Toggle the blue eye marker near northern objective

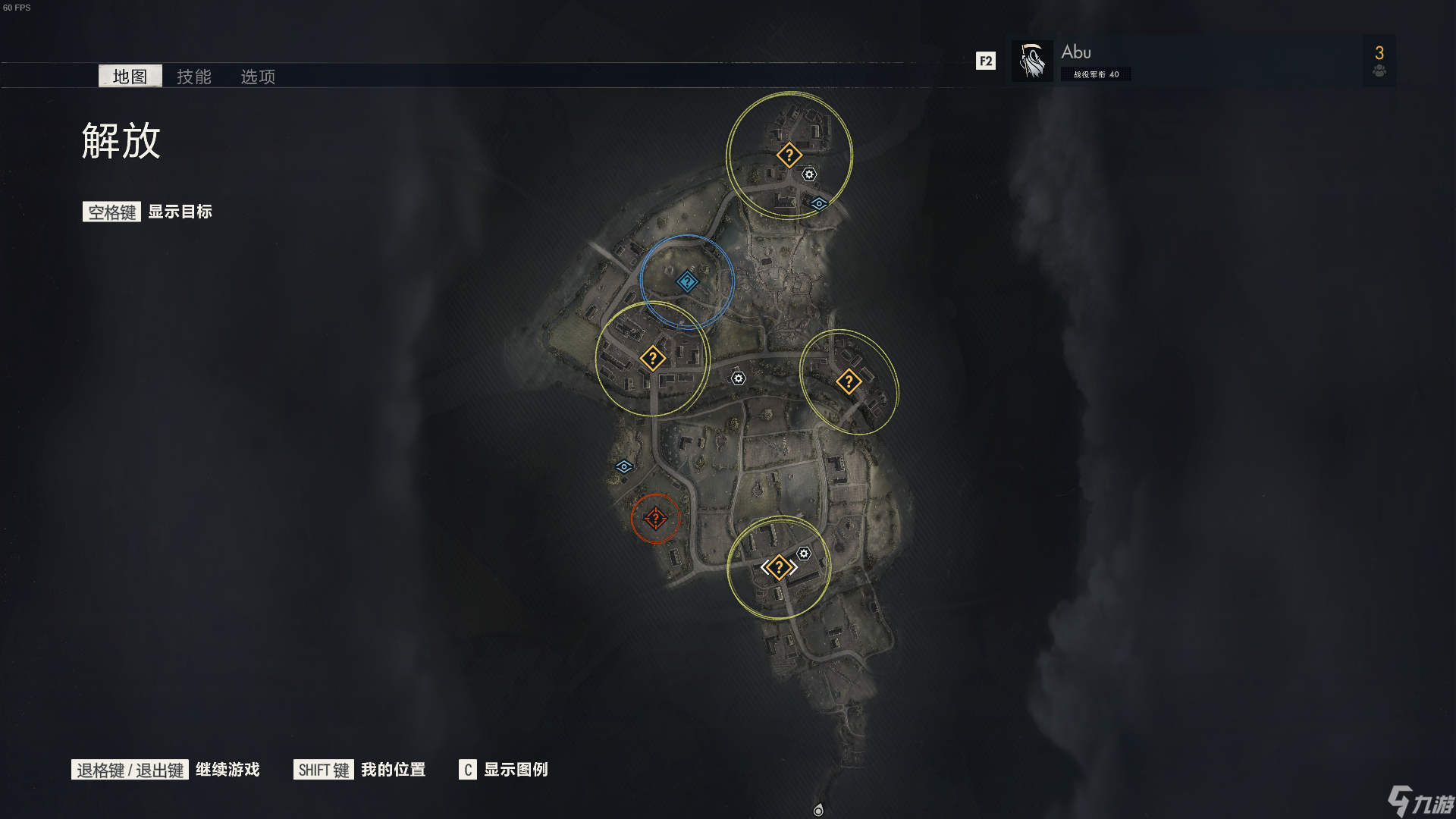818,202
